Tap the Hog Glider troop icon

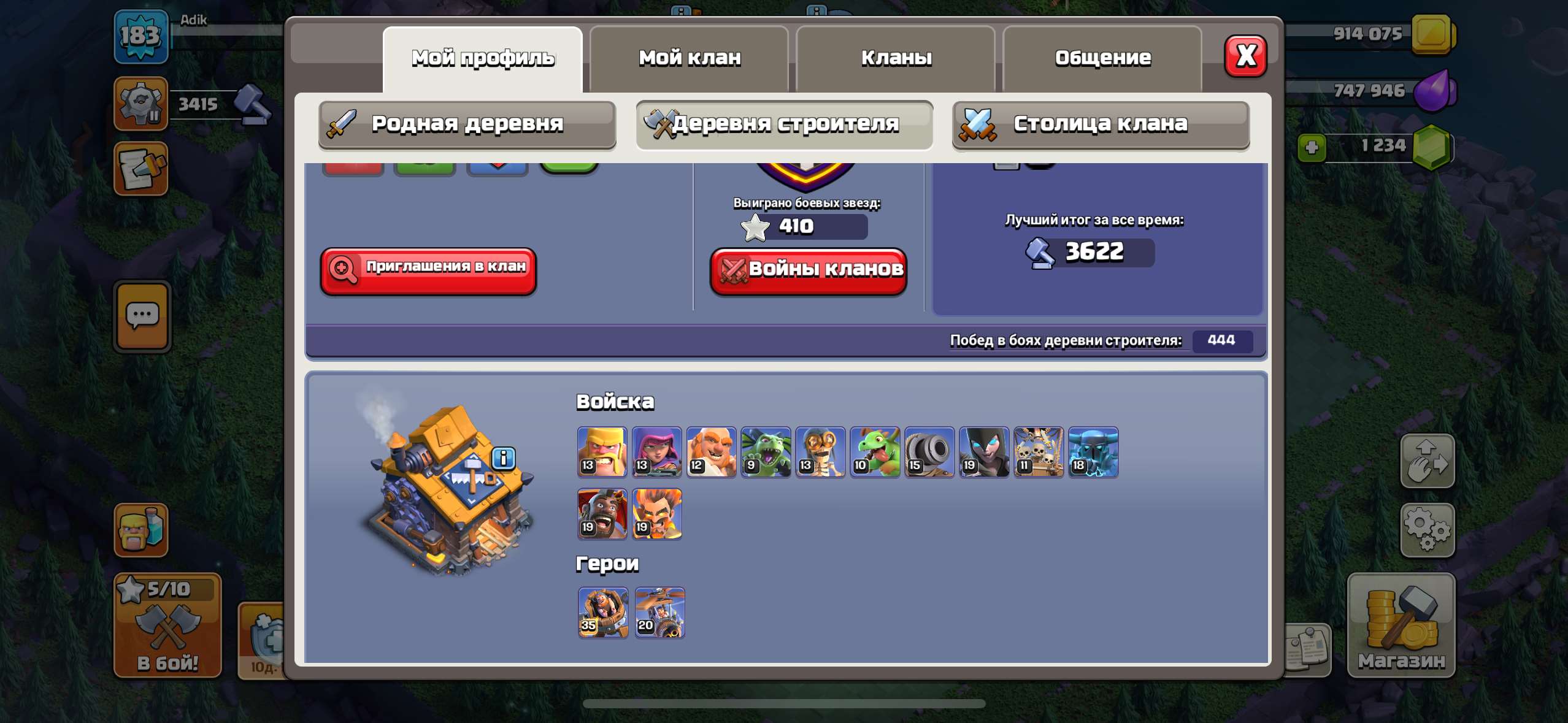(x=602, y=514)
